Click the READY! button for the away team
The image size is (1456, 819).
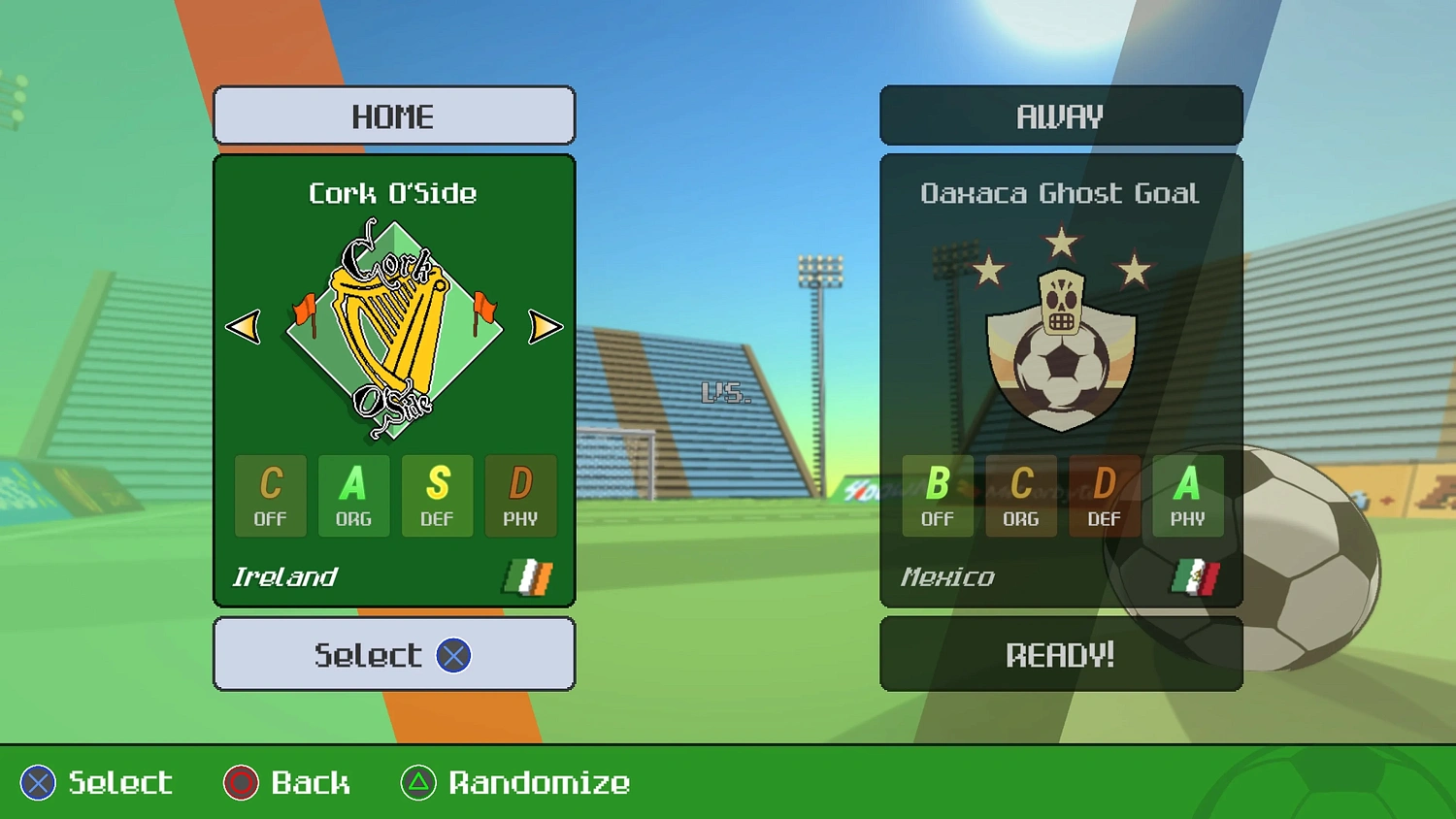1060,654
